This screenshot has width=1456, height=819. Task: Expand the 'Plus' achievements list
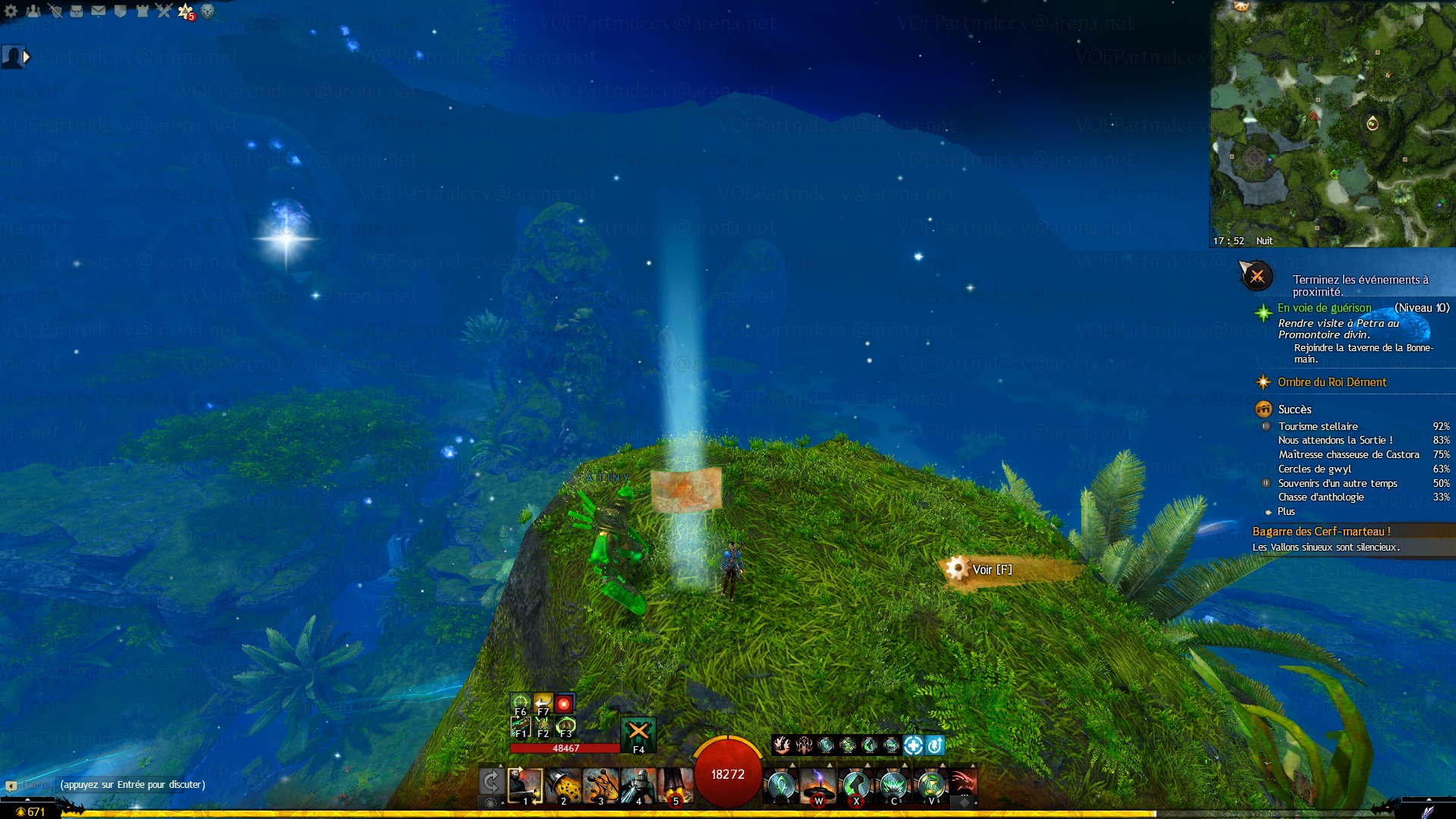pos(1286,512)
